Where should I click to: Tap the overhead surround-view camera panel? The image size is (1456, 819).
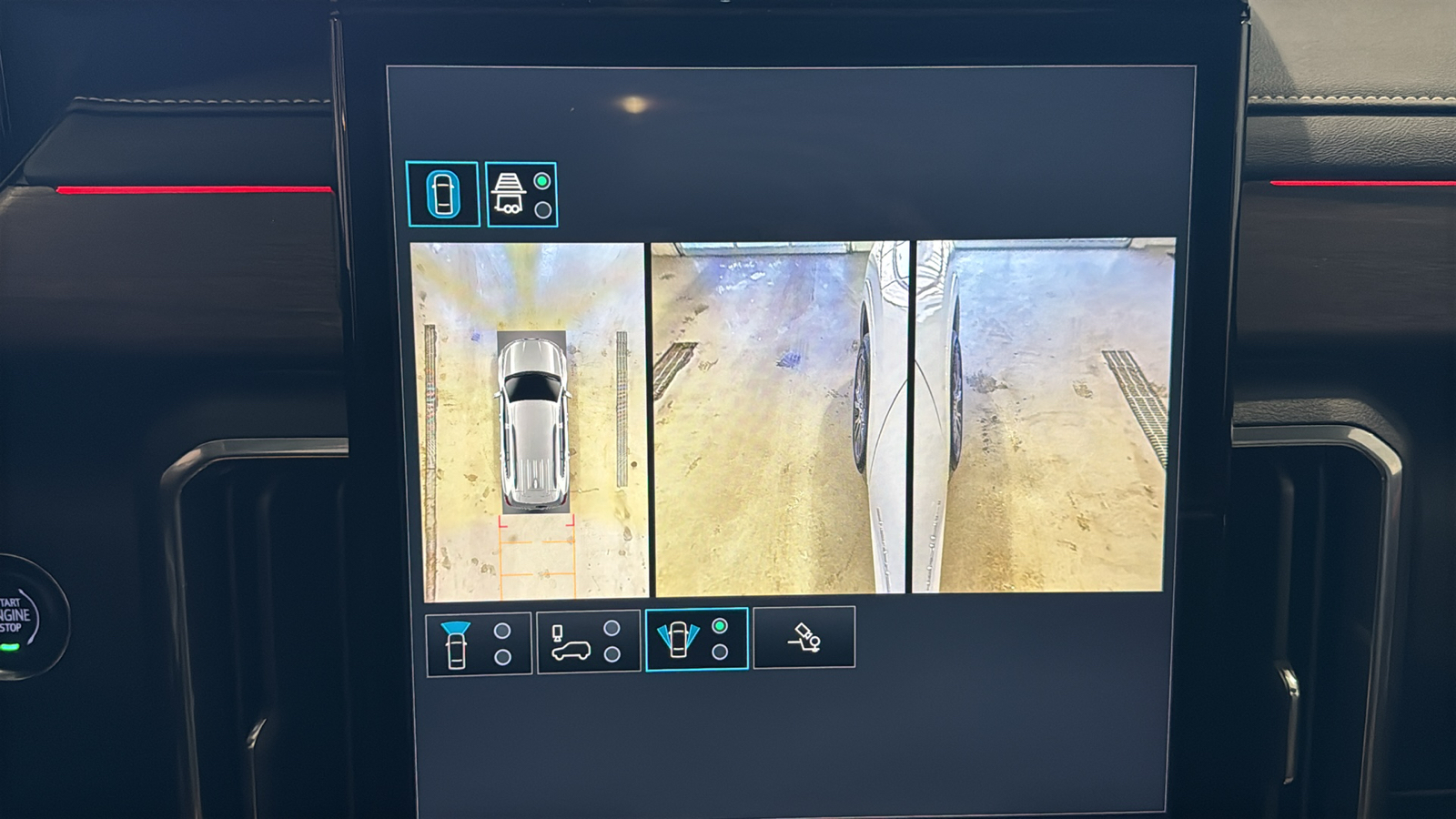click(530, 420)
